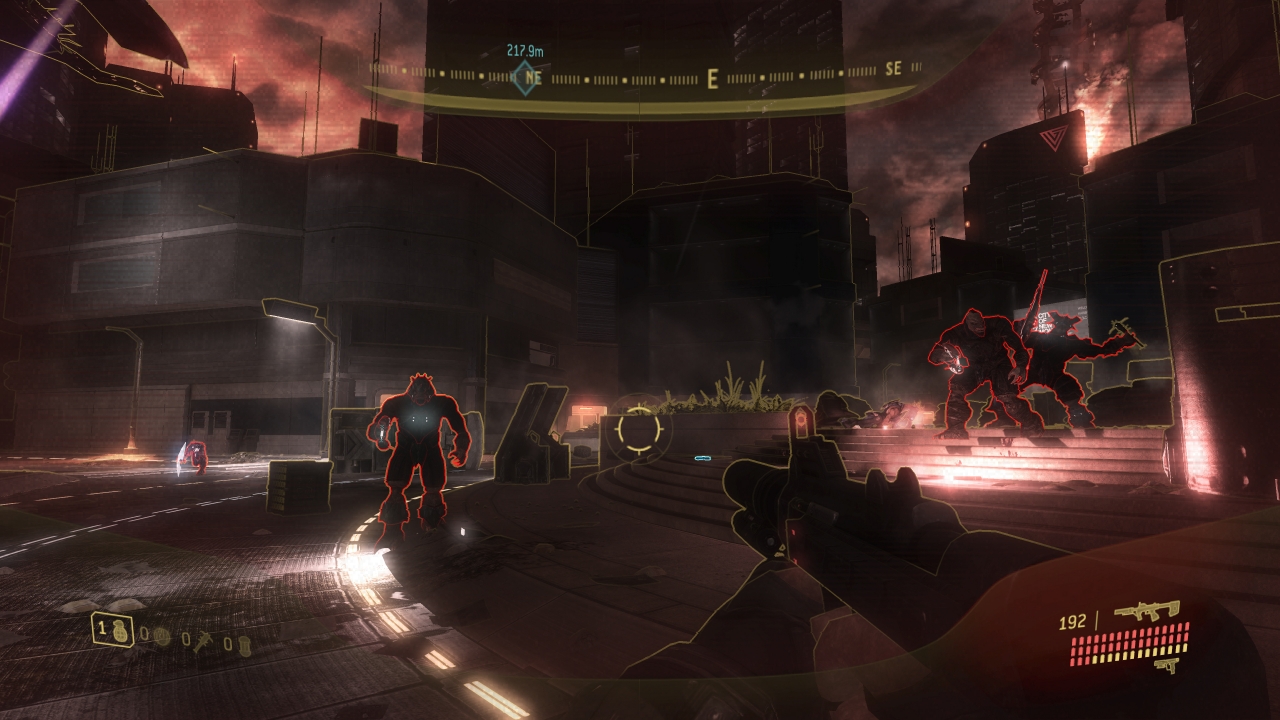Screen dimensions: 1280x720
Task: Click the blue diamond waypoint on the compass
Action: tap(525, 77)
